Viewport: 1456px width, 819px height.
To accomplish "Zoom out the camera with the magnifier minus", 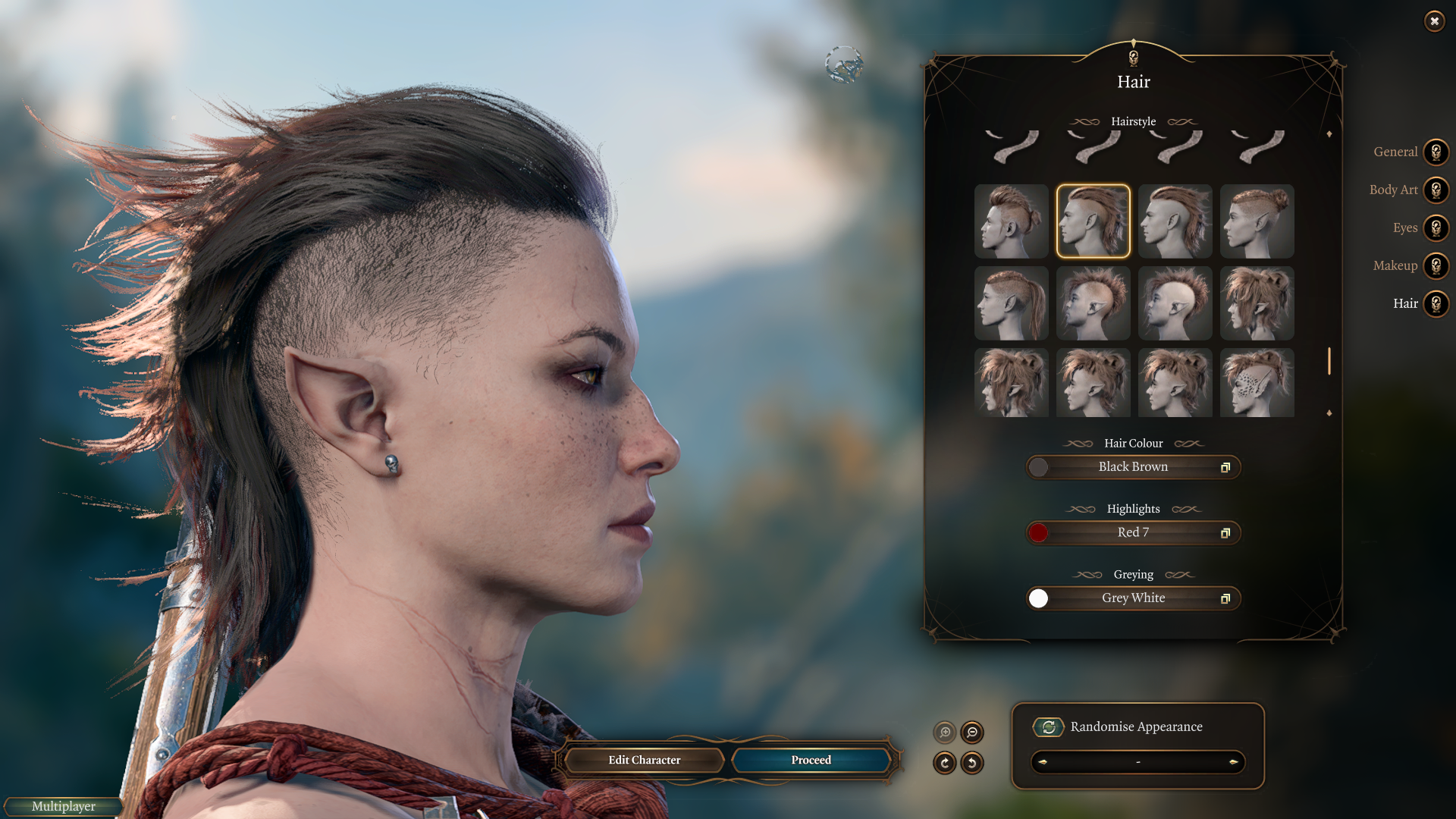I will [972, 733].
